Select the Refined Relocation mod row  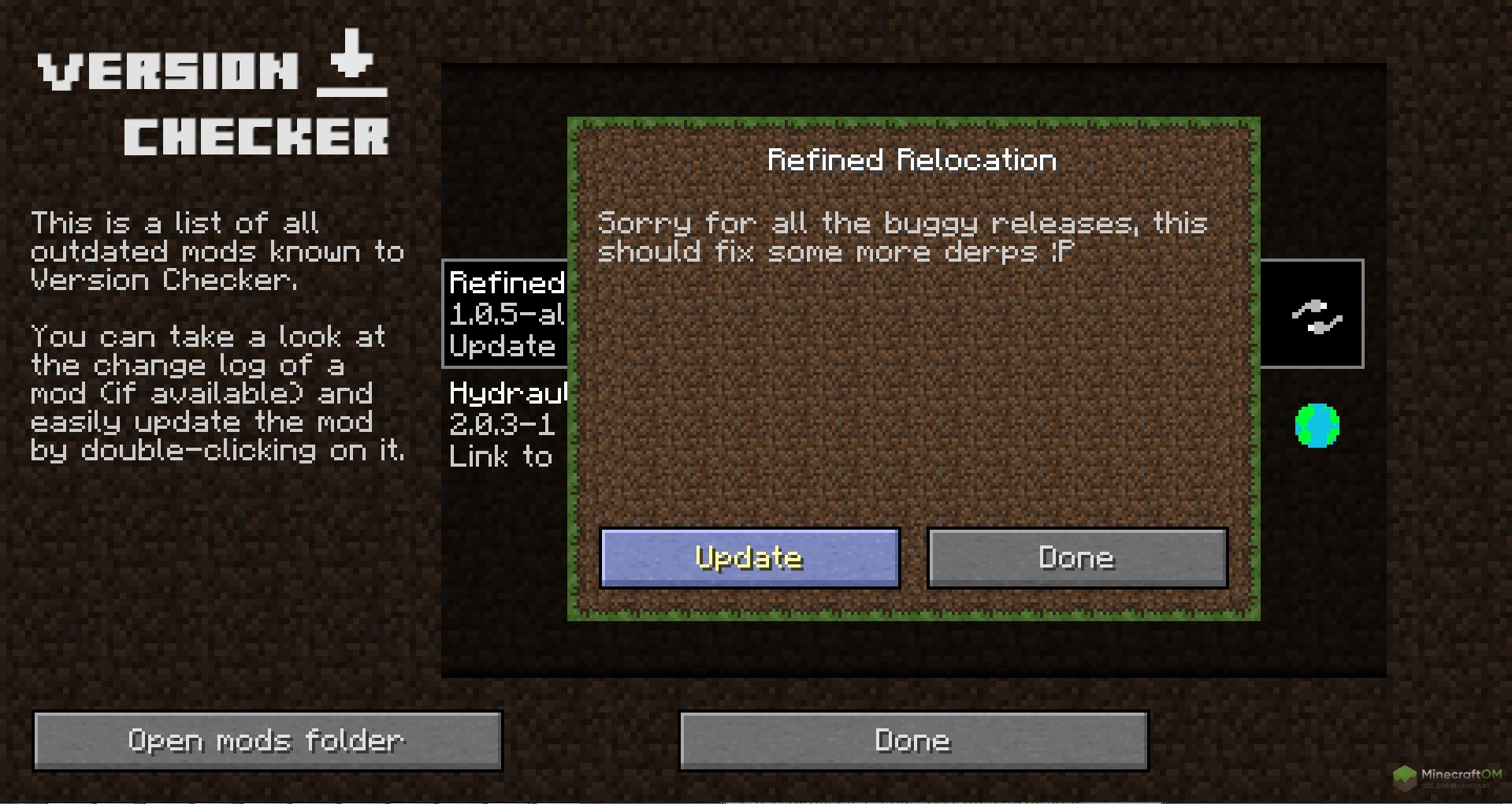(x=506, y=314)
